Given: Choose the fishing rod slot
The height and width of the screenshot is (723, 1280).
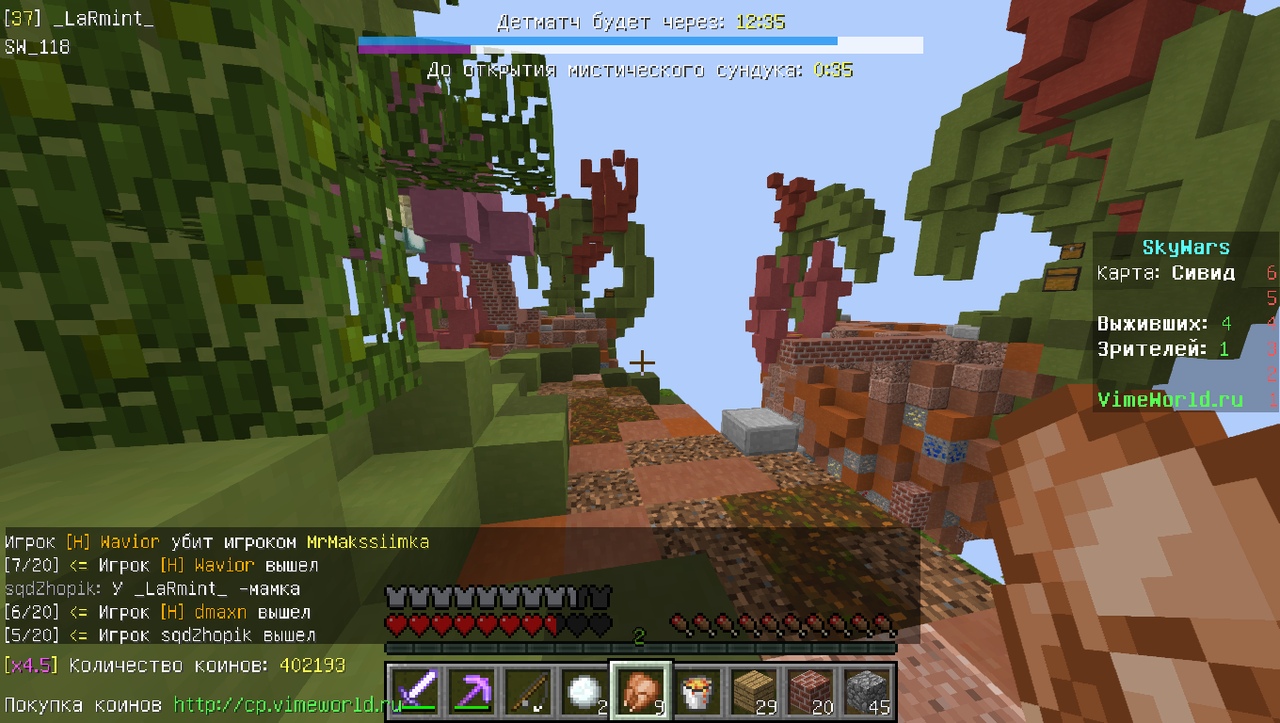Looking at the screenshot, I should coord(526,690).
